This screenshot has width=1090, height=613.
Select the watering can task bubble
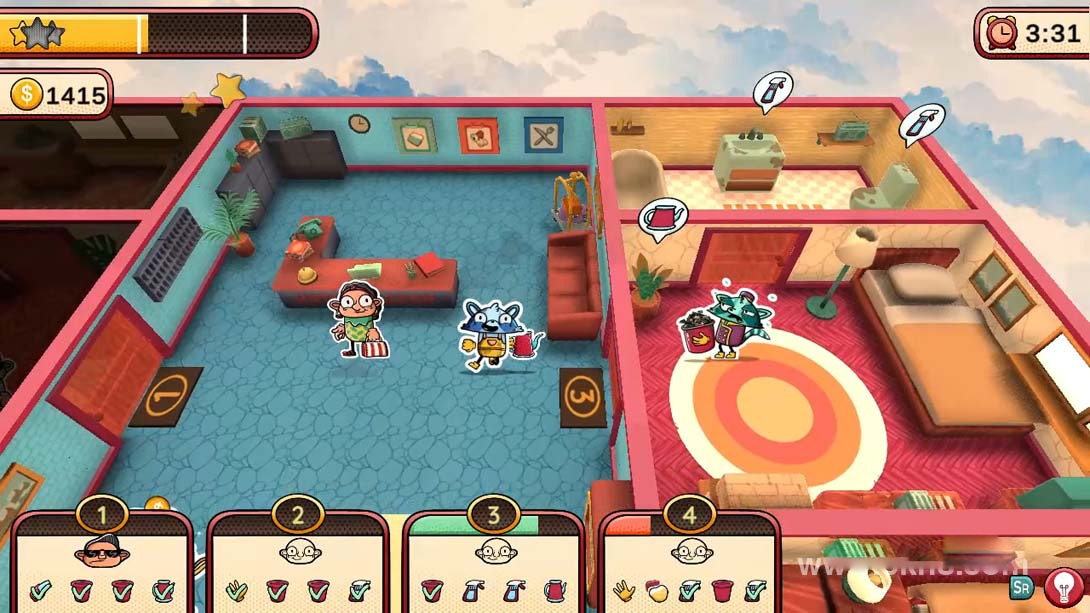(661, 219)
